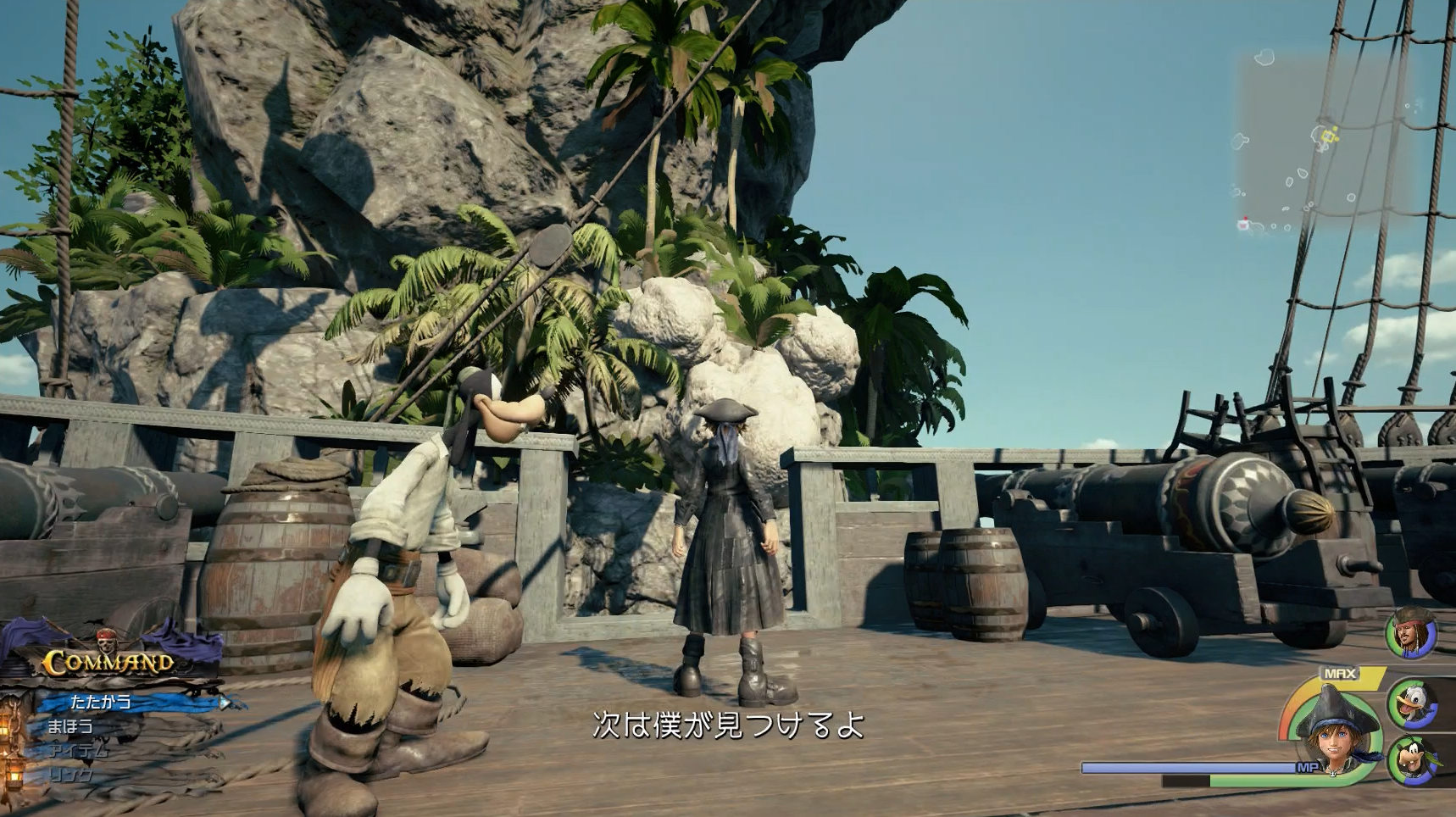Toggle the MAX situation command indicator
The image size is (1456, 817).
(x=1341, y=673)
